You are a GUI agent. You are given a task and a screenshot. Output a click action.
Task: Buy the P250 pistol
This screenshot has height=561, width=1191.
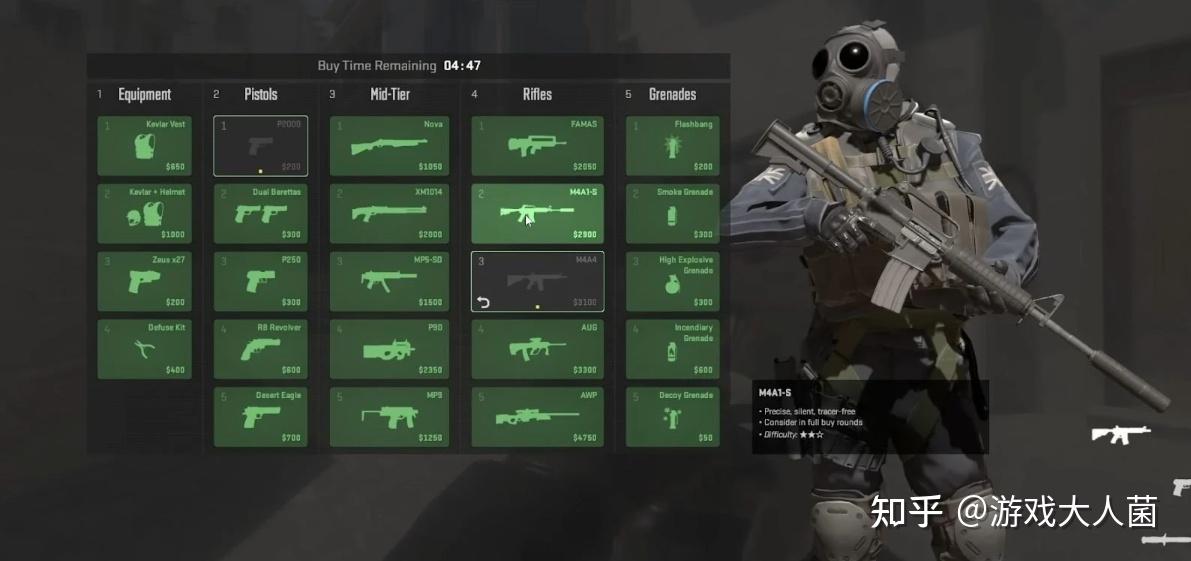[260, 281]
